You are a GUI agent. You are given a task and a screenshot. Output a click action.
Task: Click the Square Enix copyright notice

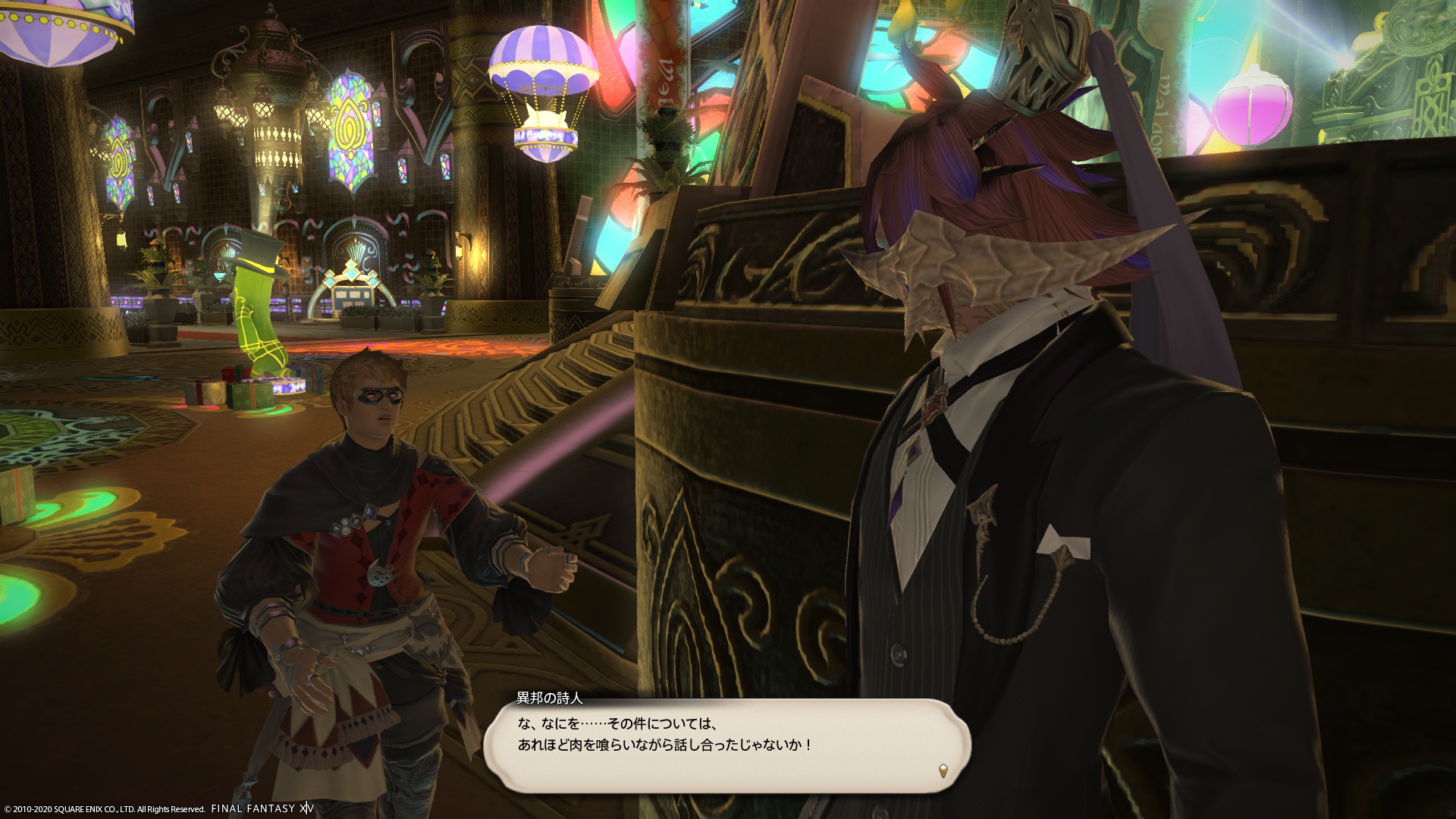[102, 808]
